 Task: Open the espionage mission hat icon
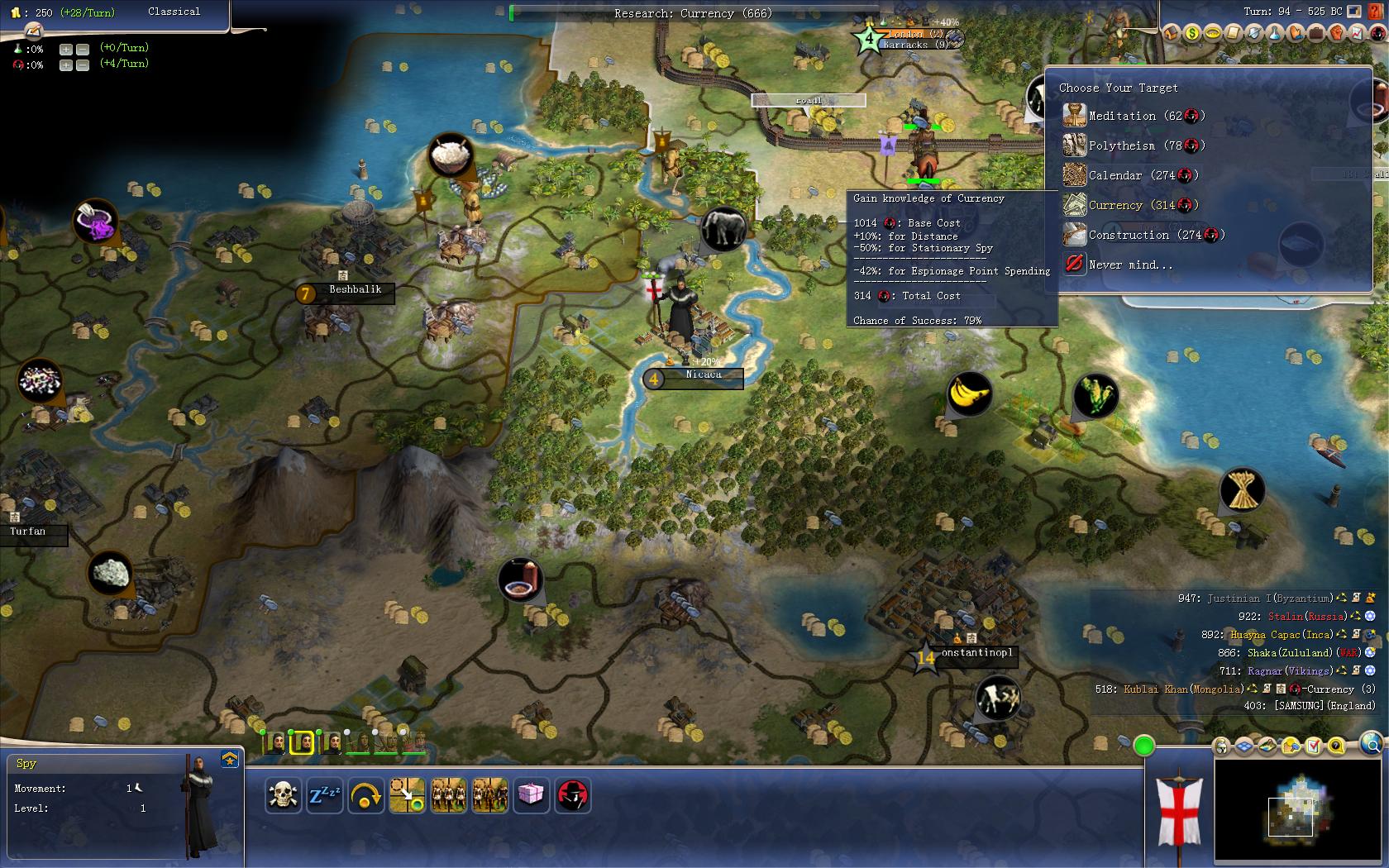click(572, 795)
